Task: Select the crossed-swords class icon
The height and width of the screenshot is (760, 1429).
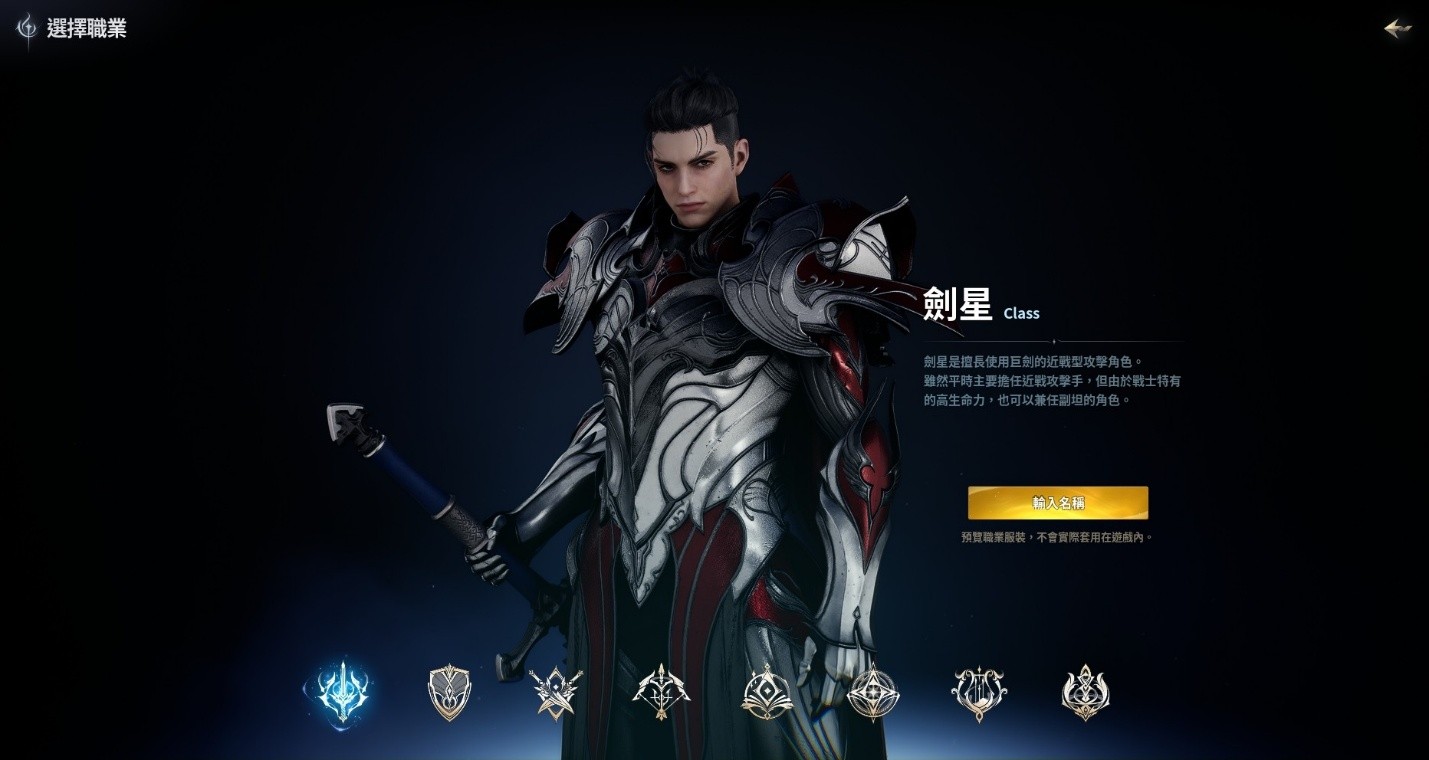Action: [555, 690]
